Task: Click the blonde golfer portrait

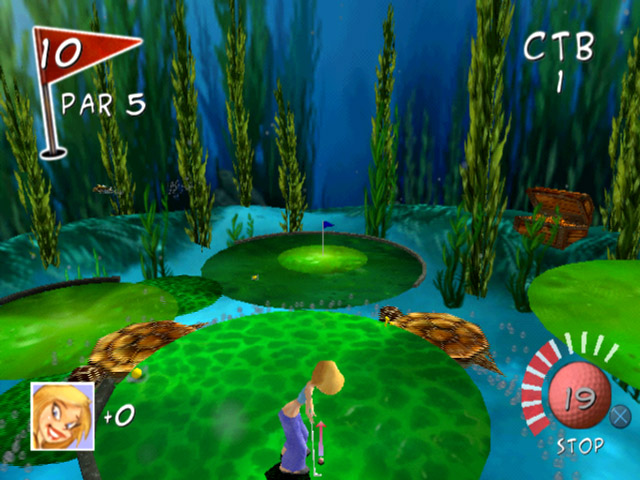Action: [62, 412]
